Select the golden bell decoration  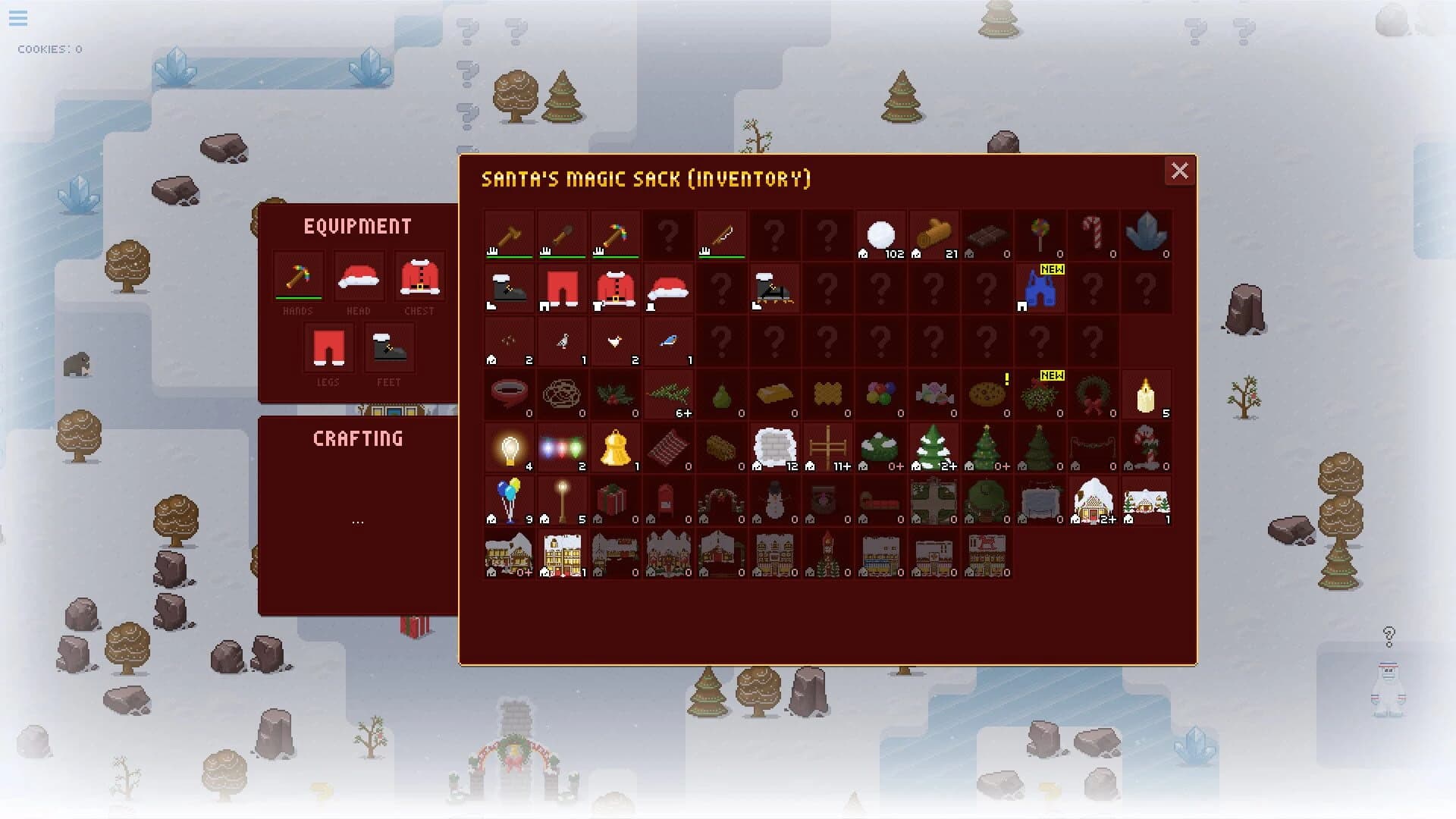(x=616, y=447)
